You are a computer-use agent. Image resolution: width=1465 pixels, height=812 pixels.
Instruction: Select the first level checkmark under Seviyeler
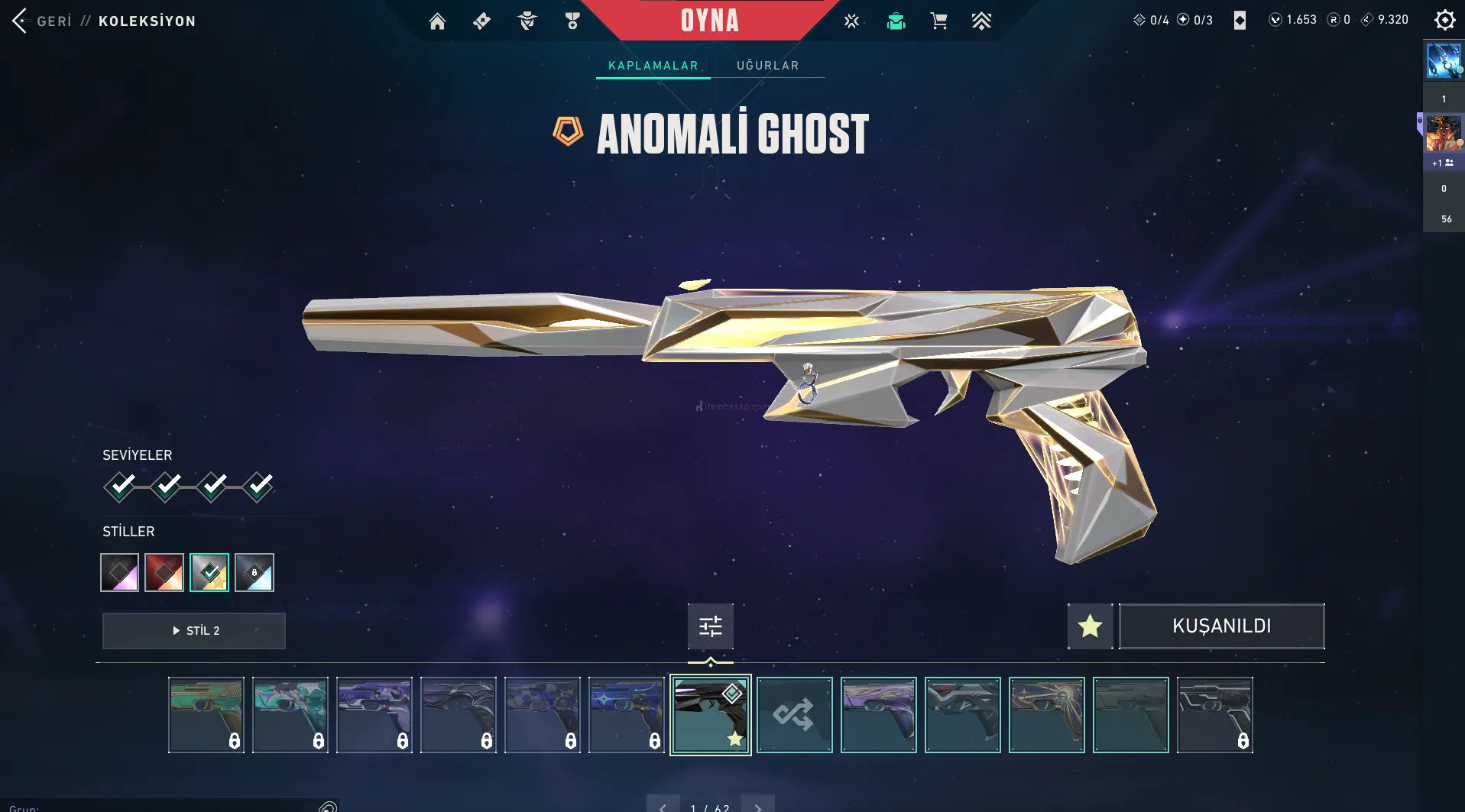pyautogui.click(x=120, y=486)
